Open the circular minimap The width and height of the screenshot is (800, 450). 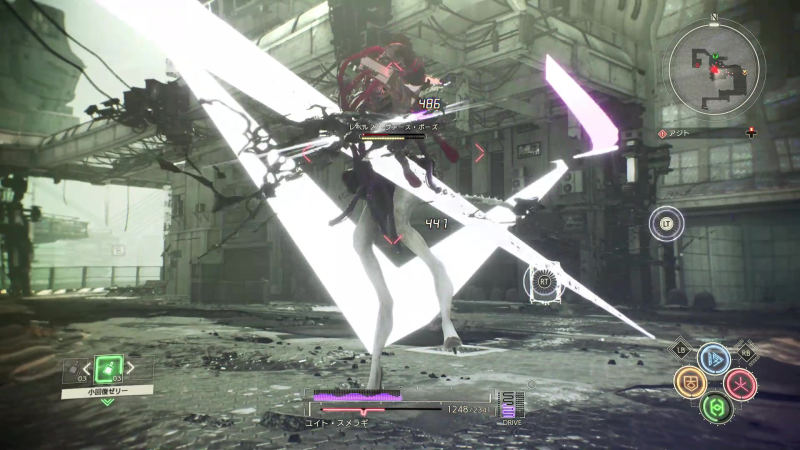[x=715, y=67]
